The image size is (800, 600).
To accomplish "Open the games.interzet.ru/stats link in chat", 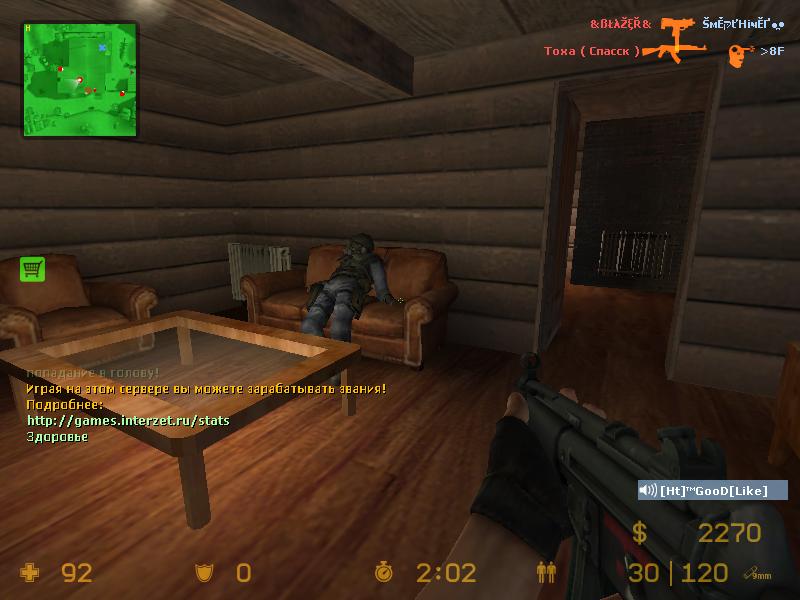I will click(x=128, y=421).
